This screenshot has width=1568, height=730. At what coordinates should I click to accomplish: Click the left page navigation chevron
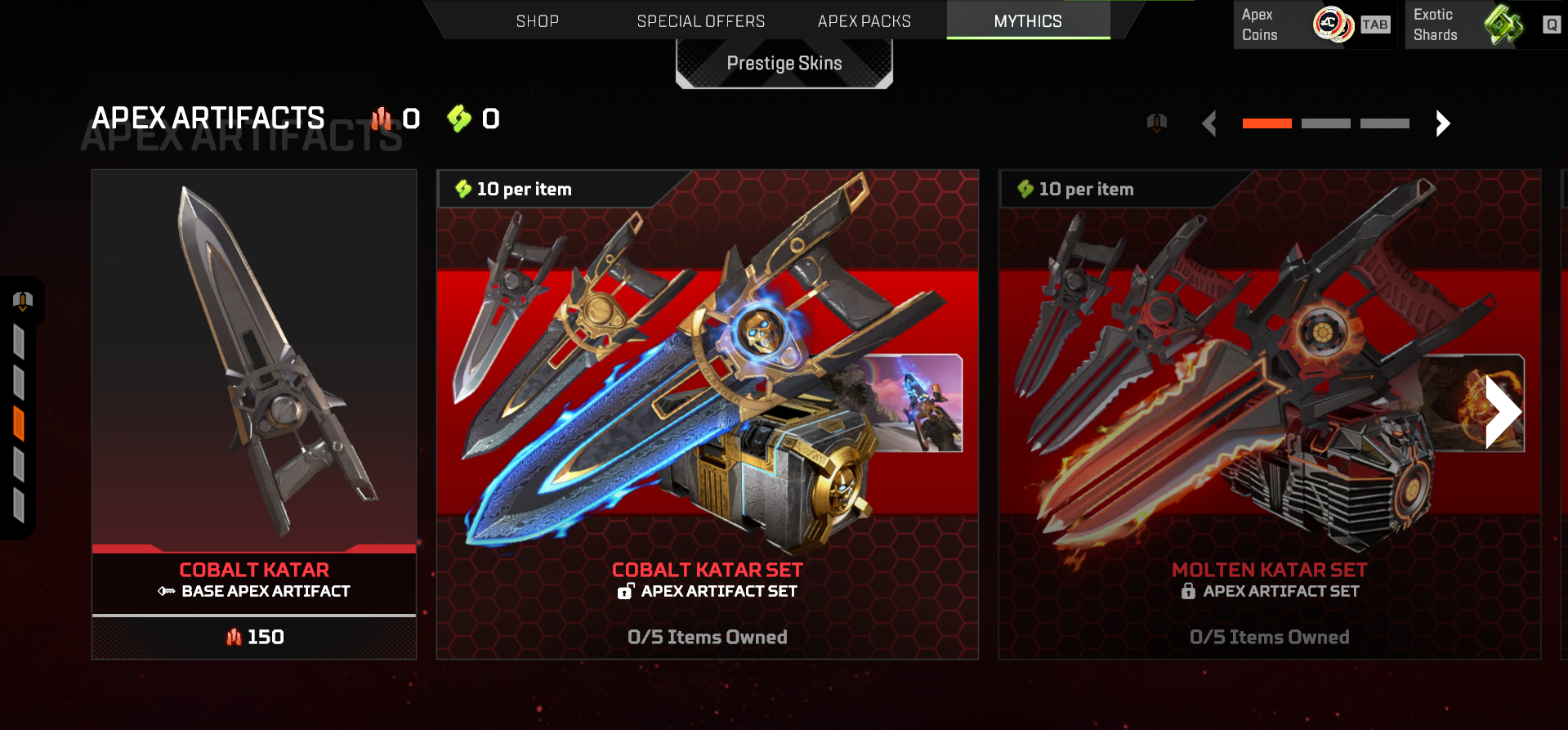1211,123
